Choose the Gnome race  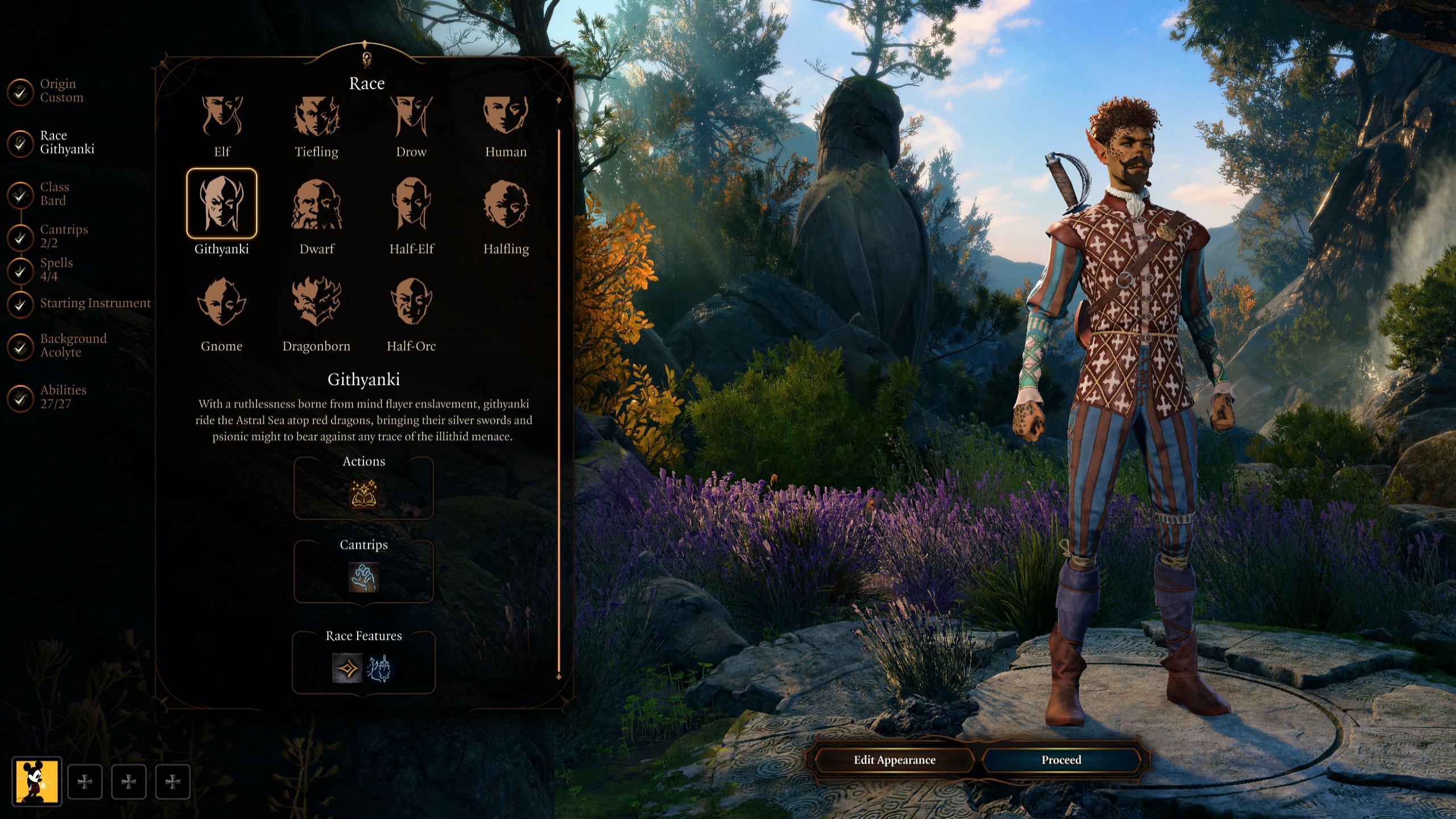[221, 302]
